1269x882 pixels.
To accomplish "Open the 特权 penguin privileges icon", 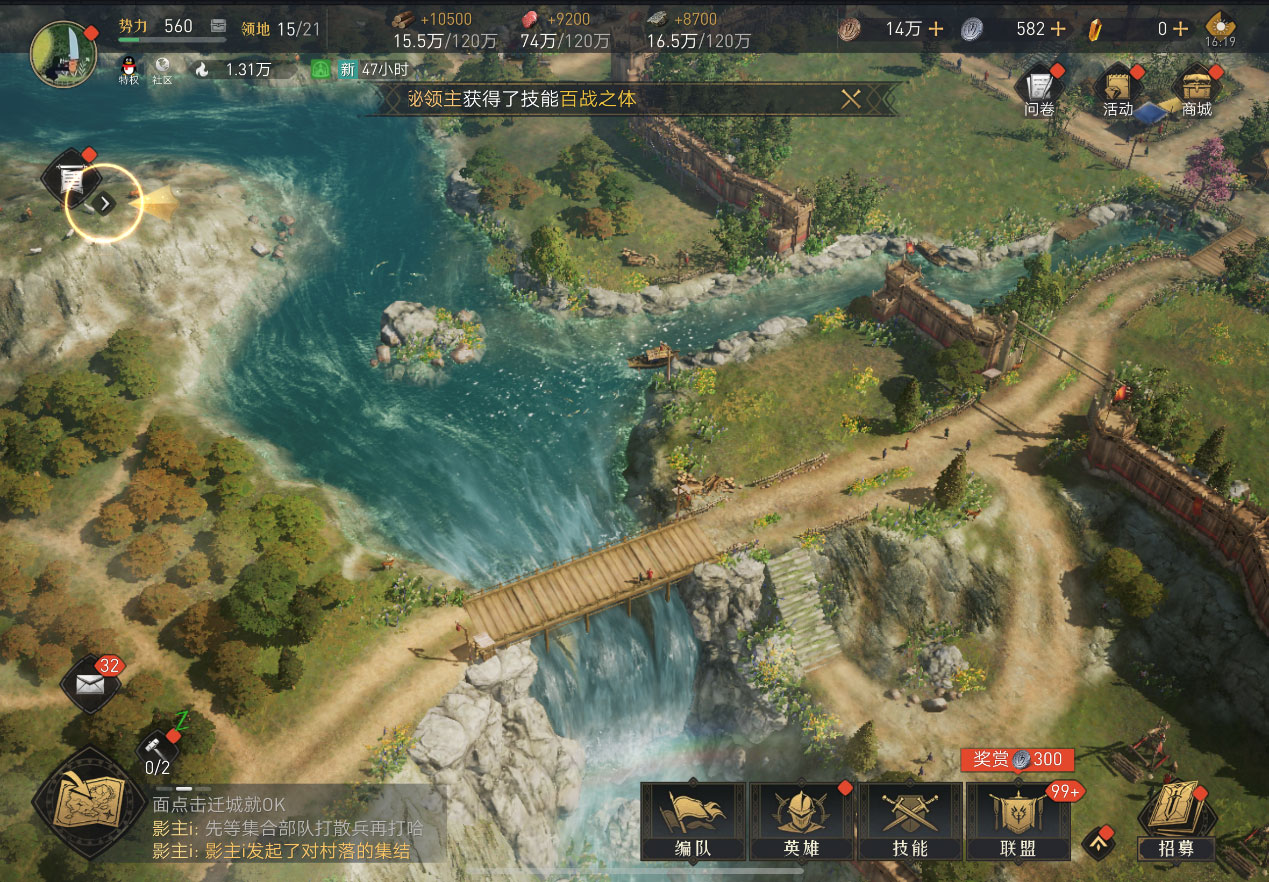I will 128,70.
